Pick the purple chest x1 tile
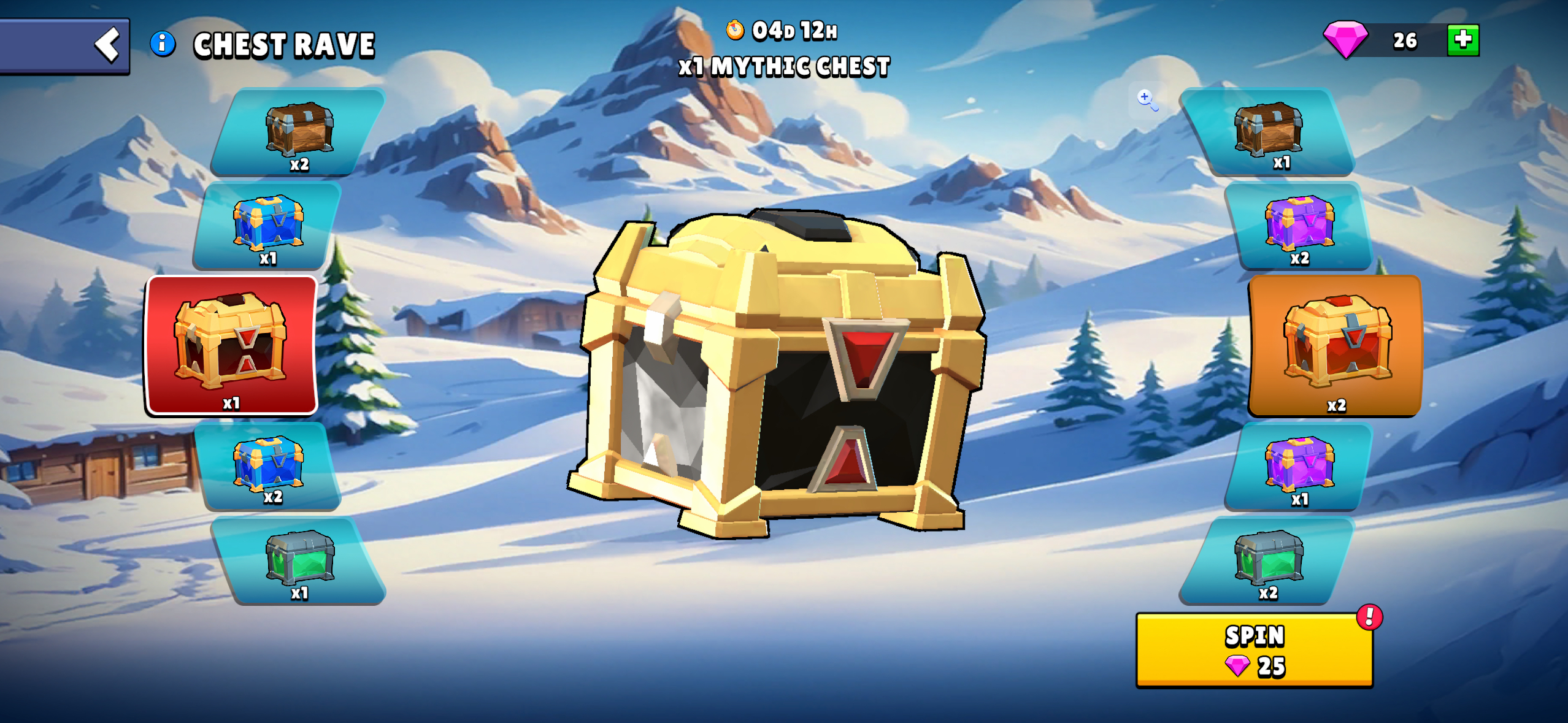The height and width of the screenshot is (723, 1568). tap(1299, 467)
